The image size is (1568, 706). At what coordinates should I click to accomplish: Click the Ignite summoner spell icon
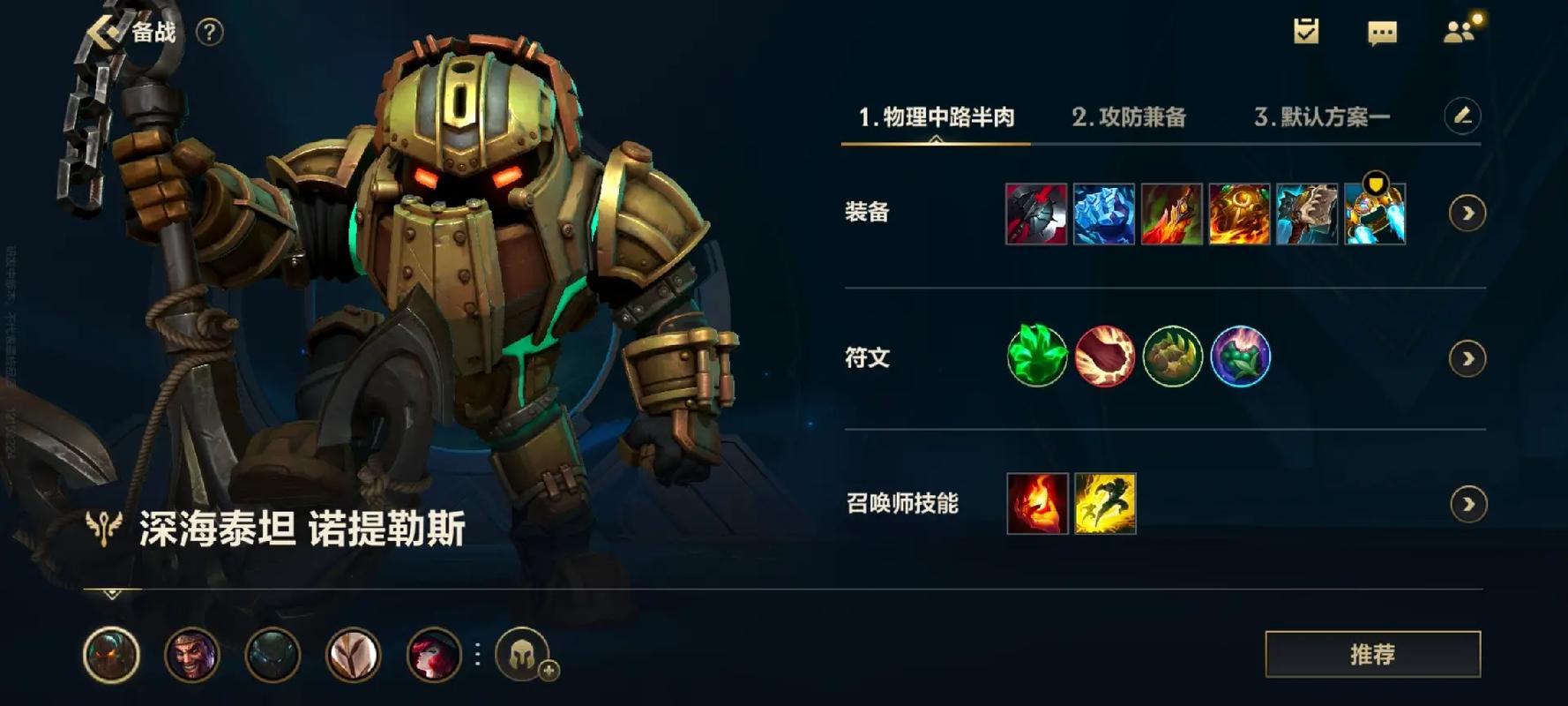tap(1036, 503)
